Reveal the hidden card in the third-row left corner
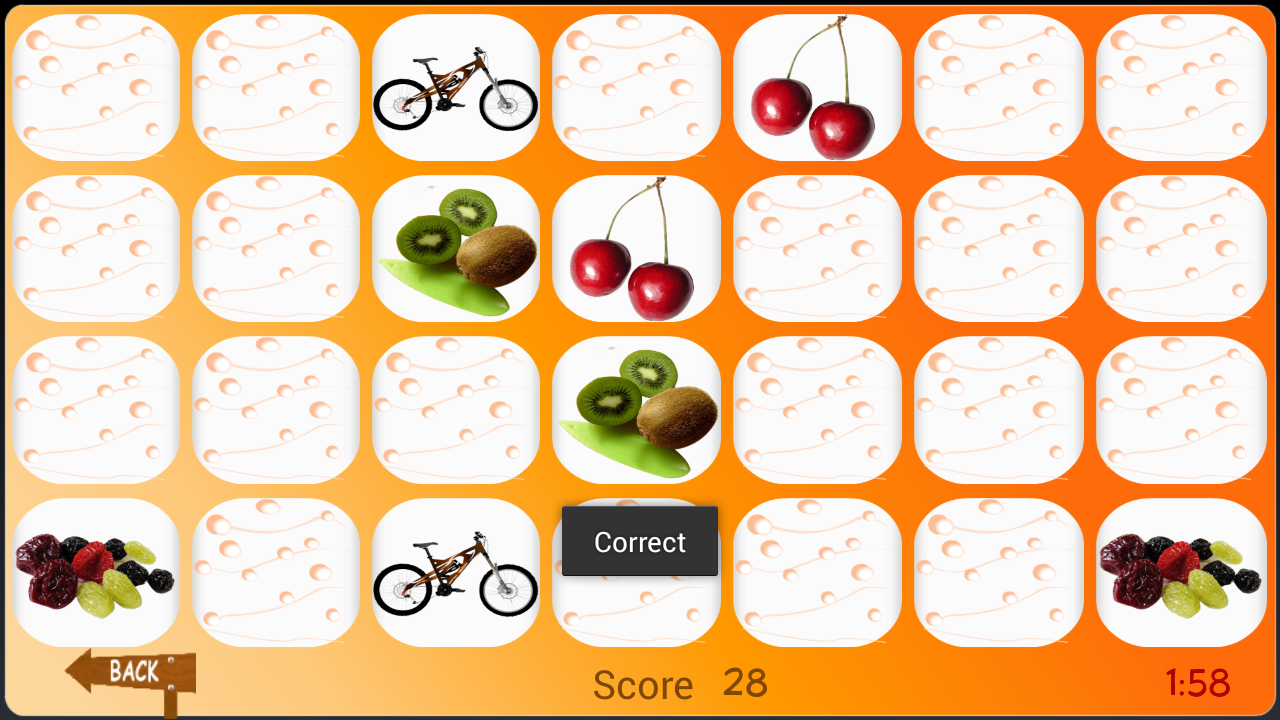1280x720 pixels. [x=97, y=408]
